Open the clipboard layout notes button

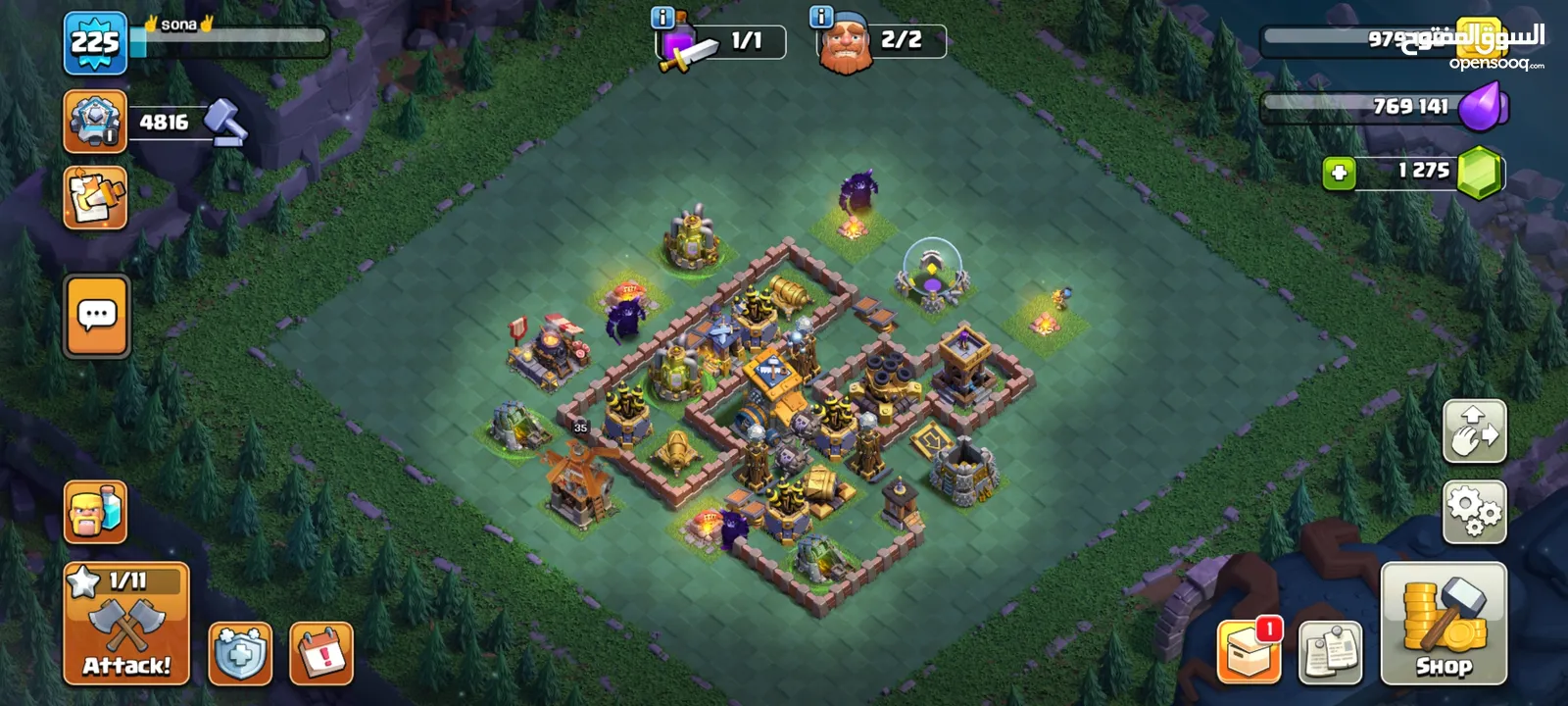click(x=1331, y=653)
